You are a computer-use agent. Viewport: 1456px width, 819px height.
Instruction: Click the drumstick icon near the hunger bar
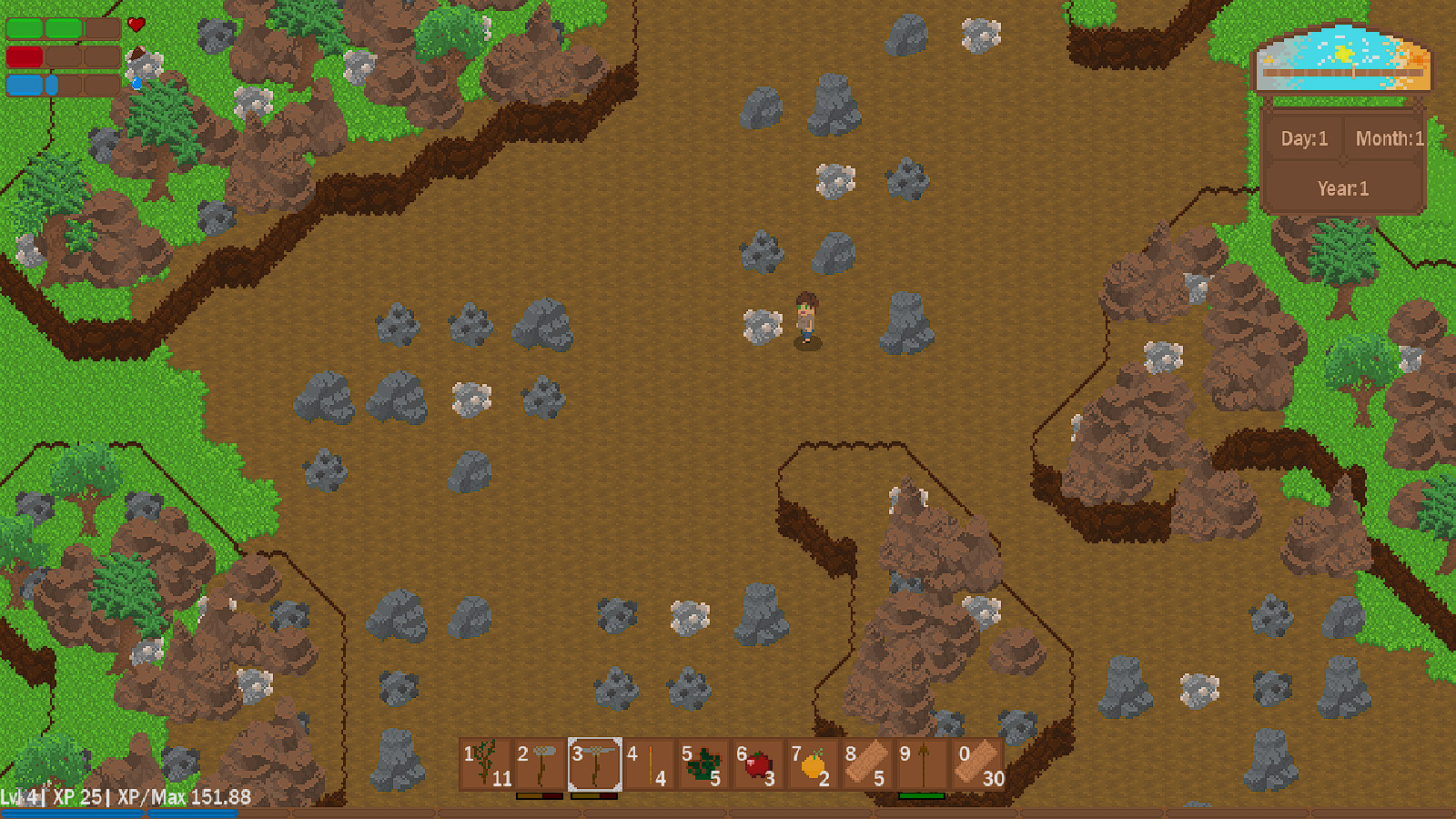pyautogui.click(x=137, y=53)
